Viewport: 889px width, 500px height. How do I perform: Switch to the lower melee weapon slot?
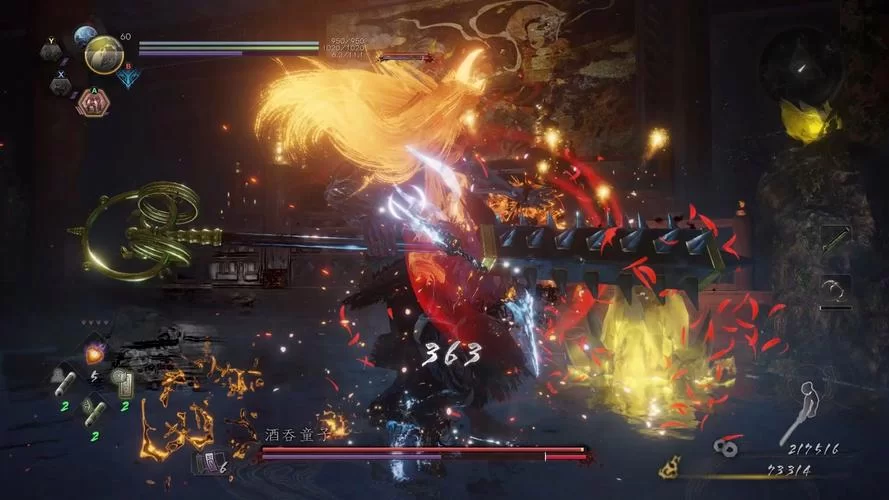[835, 290]
